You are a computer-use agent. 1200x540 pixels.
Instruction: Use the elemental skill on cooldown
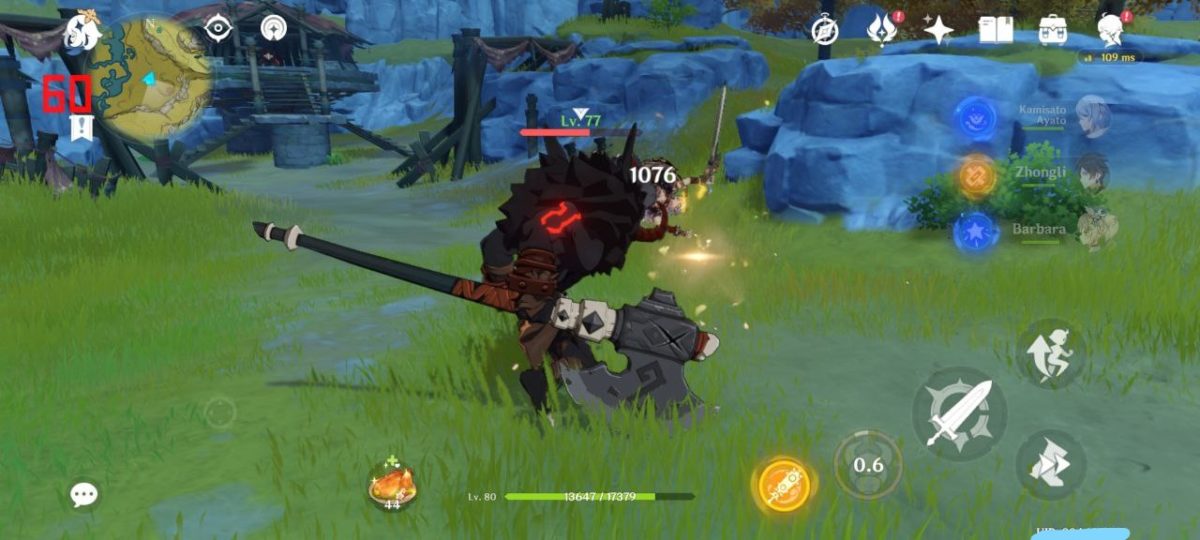tap(868, 465)
